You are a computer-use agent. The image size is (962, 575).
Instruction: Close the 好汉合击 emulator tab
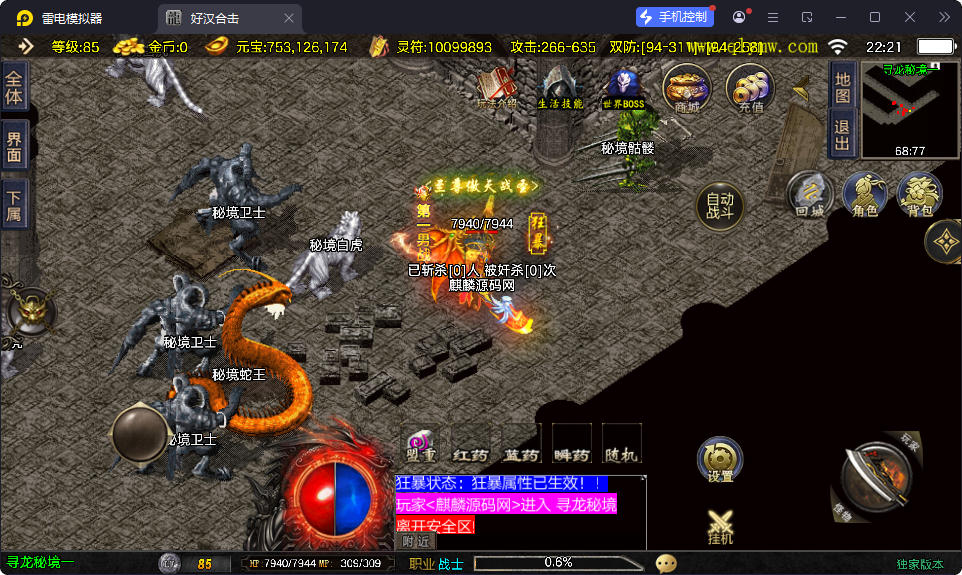tap(289, 17)
